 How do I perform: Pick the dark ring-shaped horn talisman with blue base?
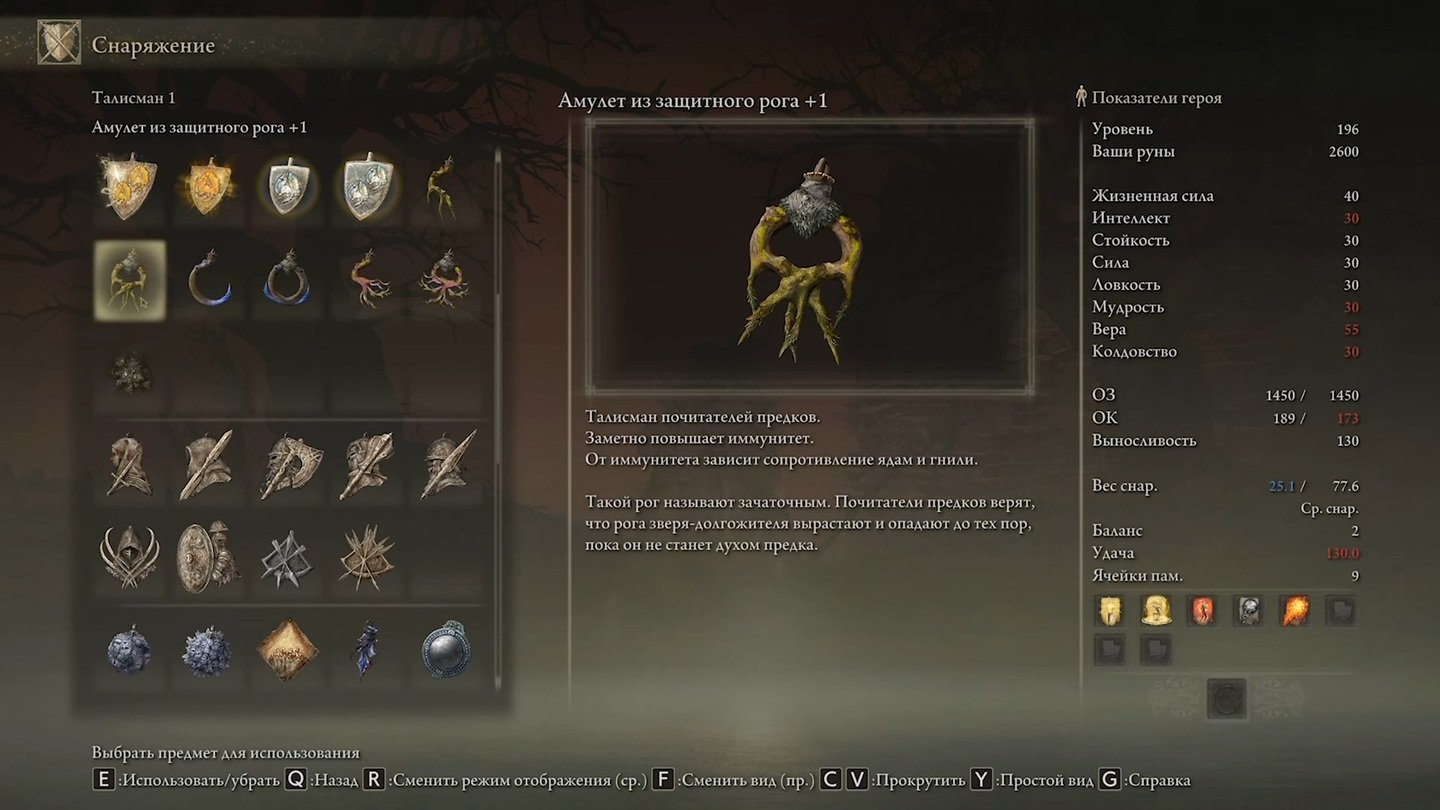click(x=288, y=280)
